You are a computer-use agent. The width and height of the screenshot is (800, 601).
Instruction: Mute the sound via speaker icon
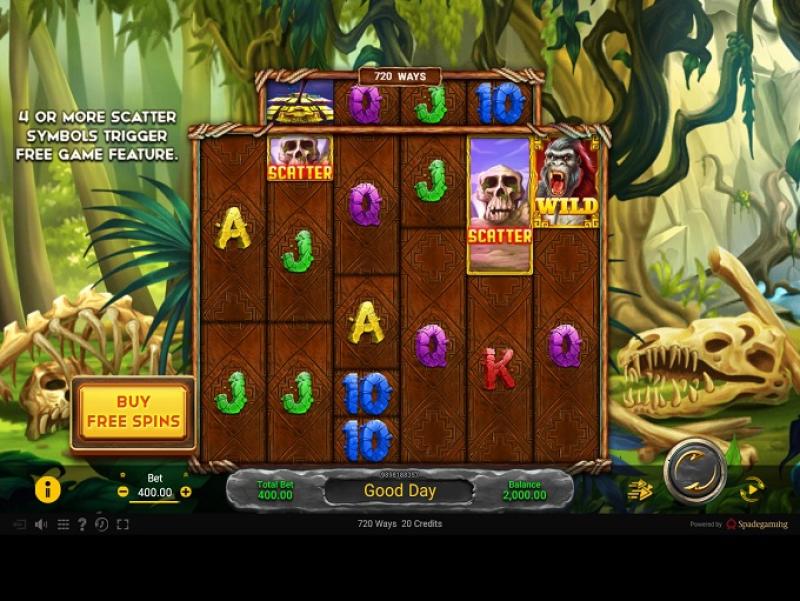[x=41, y=524]
